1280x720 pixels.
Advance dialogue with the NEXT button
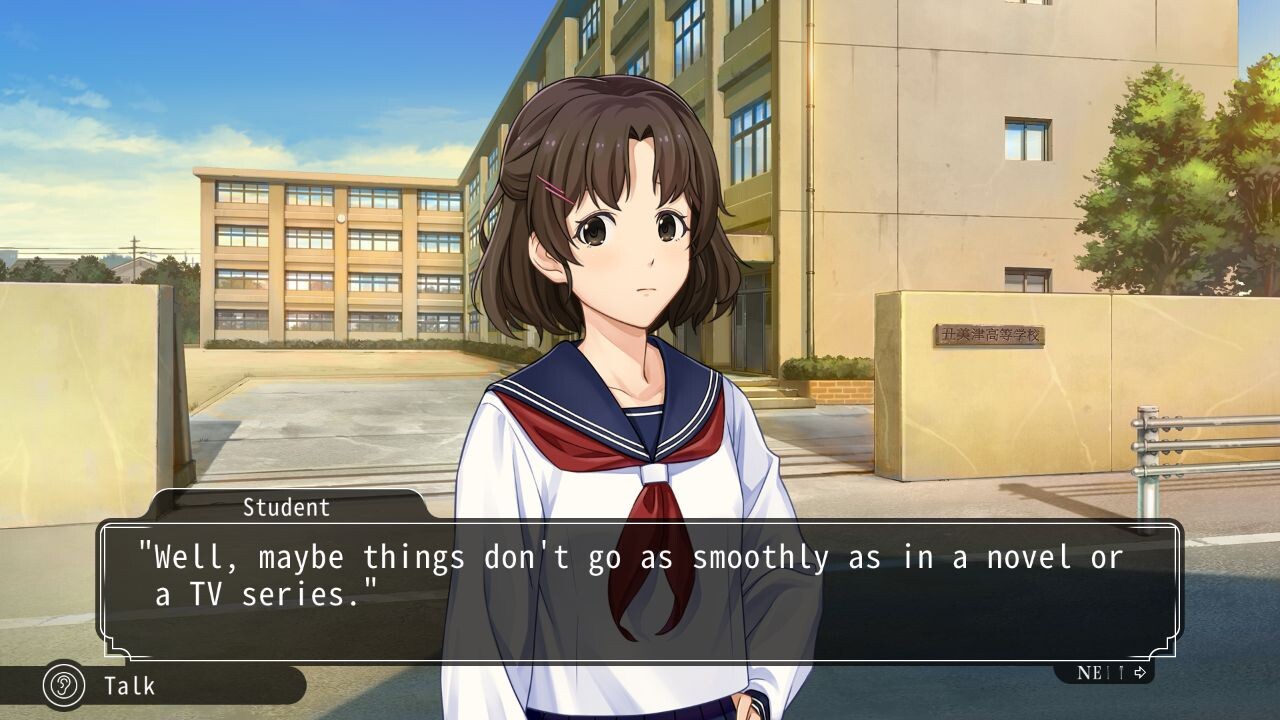coord(1110,673)
